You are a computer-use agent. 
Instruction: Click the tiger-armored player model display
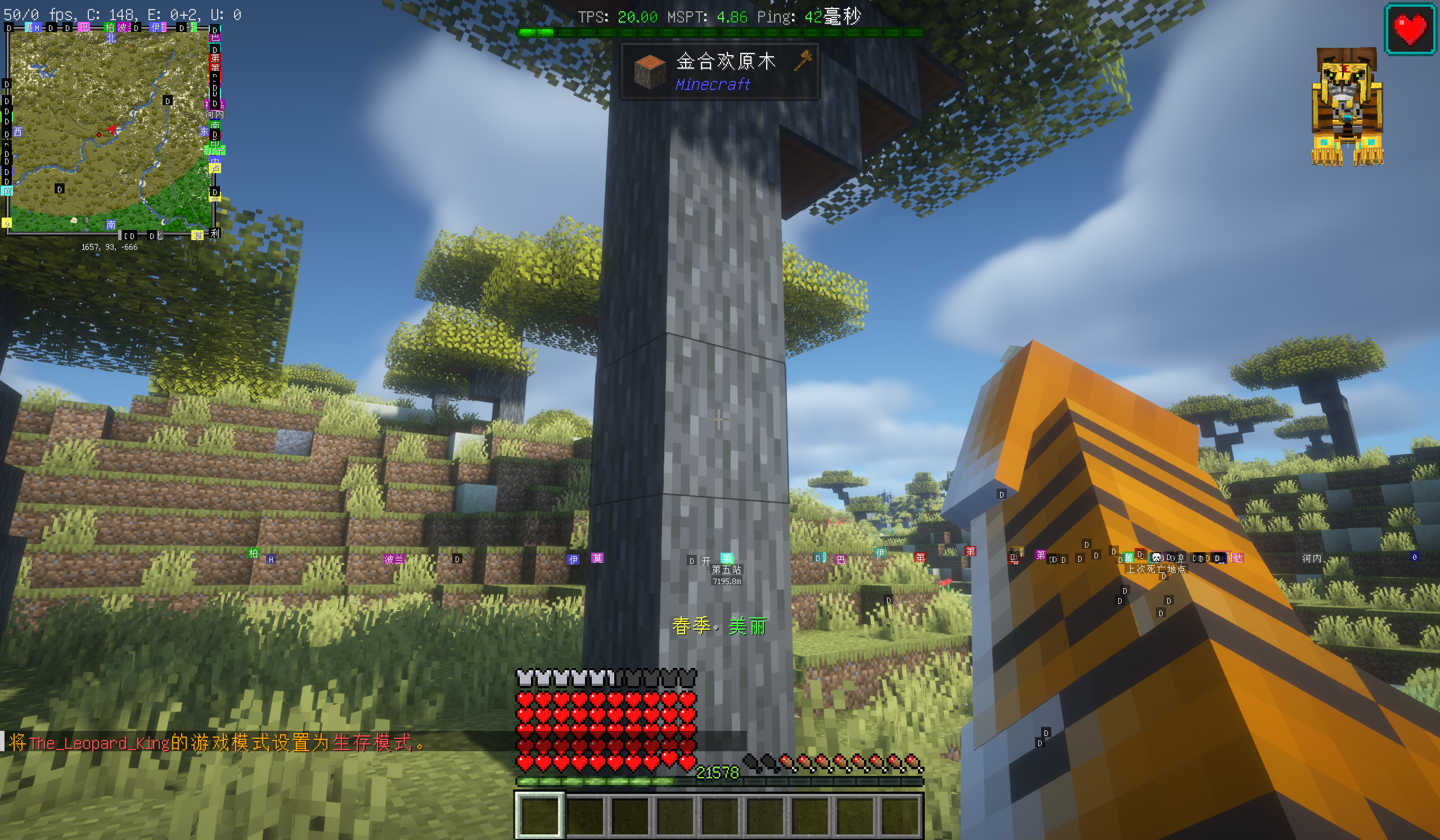[1347, 107]
